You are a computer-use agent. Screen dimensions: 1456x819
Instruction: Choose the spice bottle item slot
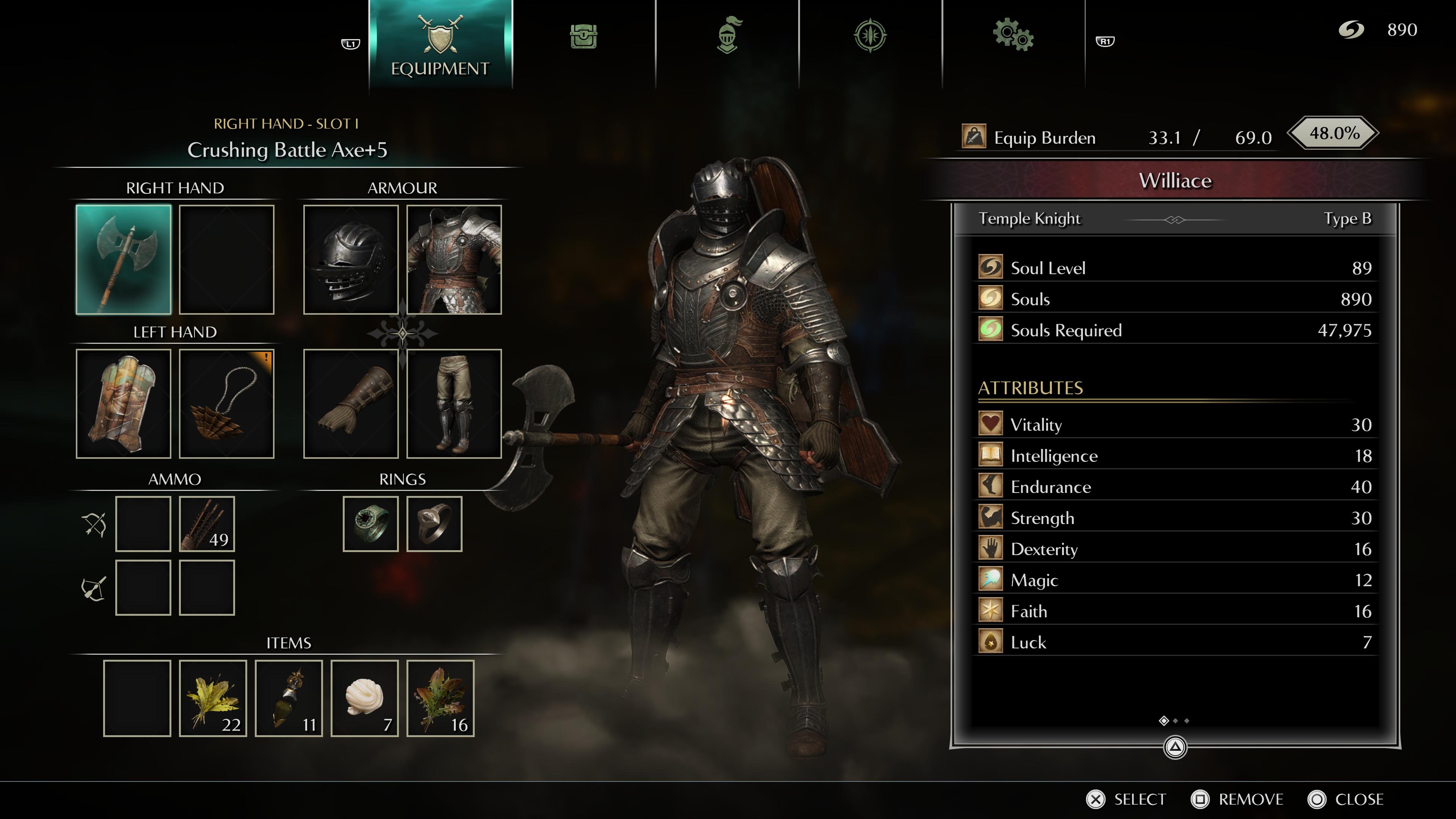[289, 698]
